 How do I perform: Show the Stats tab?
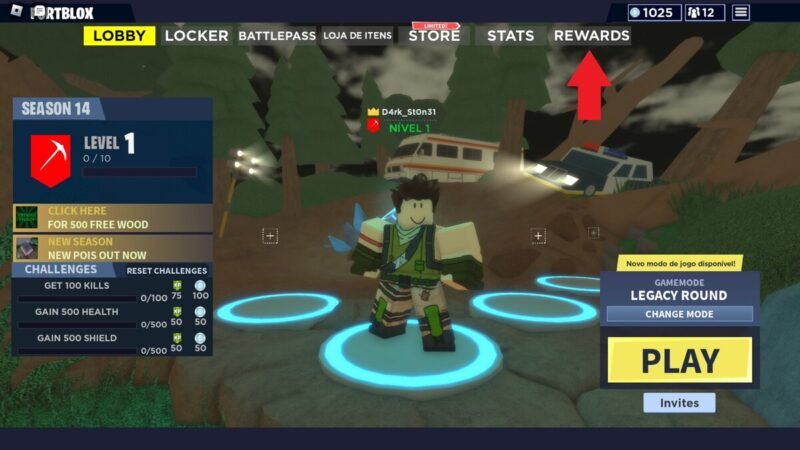[x=510, y=36]
